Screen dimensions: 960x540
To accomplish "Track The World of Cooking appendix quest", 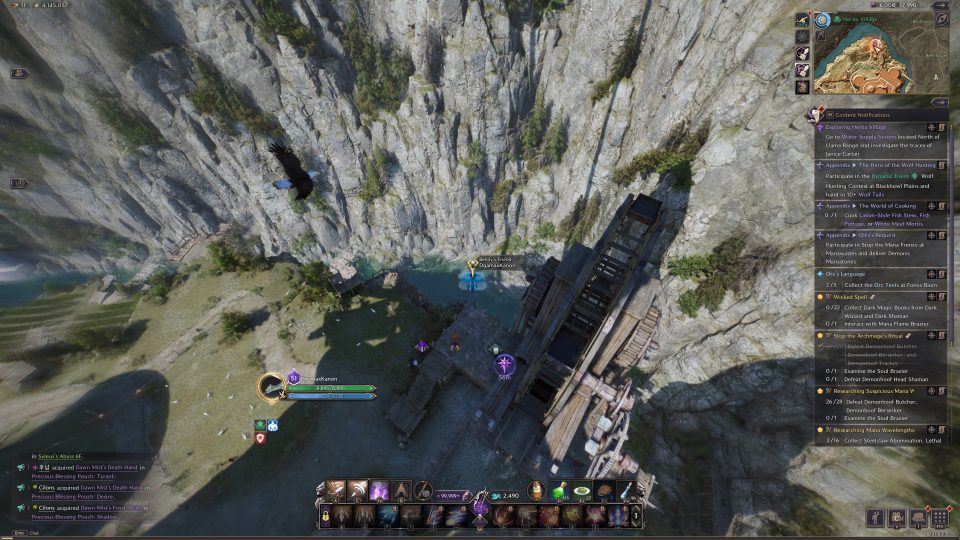I will pos(929,206).
